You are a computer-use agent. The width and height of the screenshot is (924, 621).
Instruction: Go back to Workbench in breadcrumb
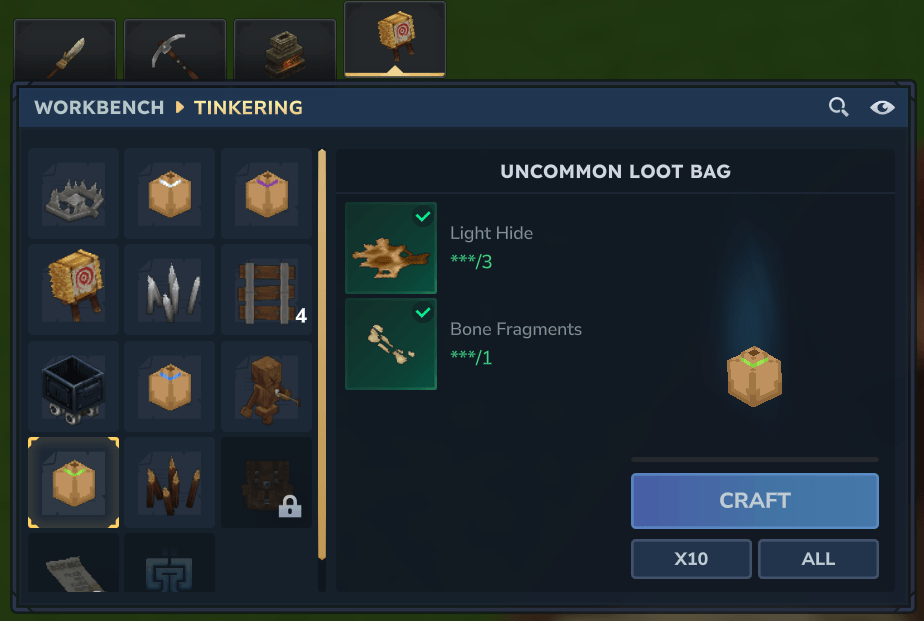point(99,107)
